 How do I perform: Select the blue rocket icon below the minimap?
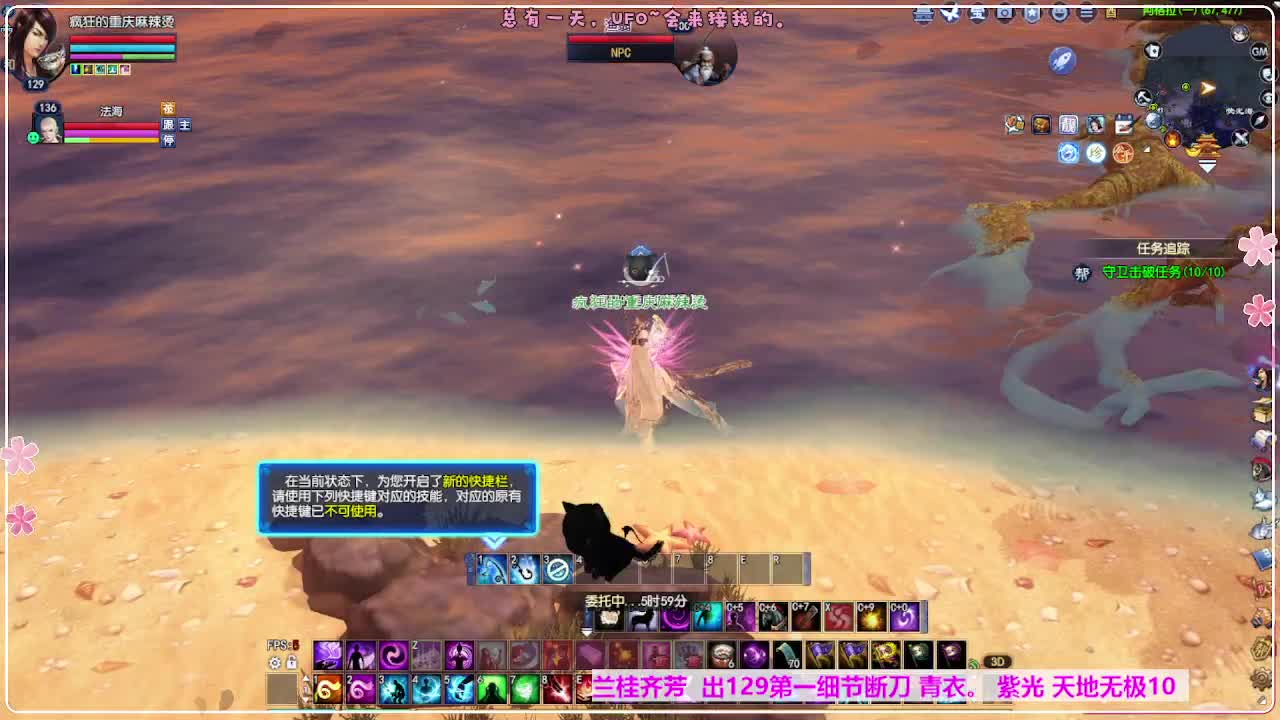click(1064, 59)
